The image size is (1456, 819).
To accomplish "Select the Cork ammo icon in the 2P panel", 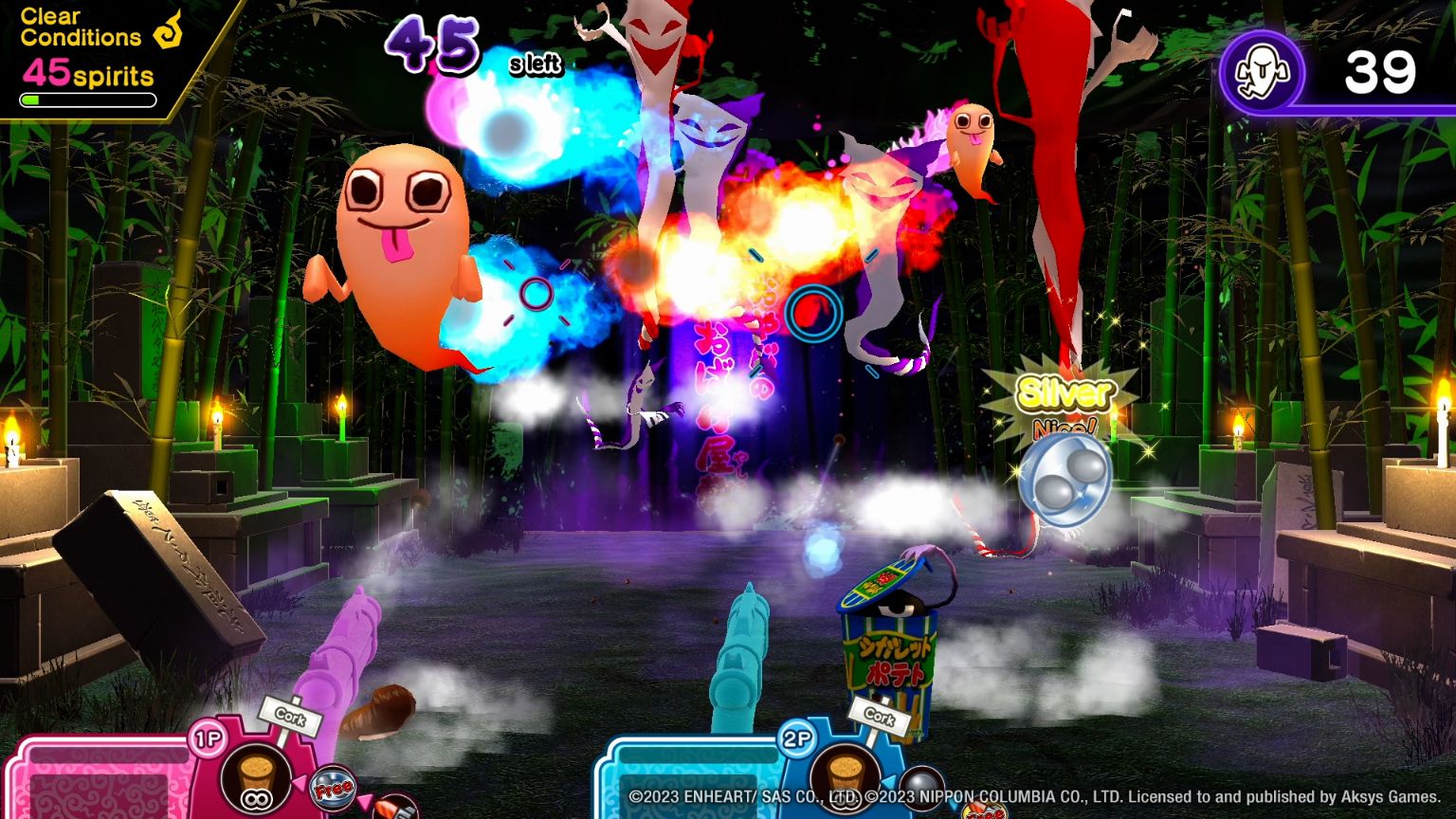I will [x=845, y=779].
